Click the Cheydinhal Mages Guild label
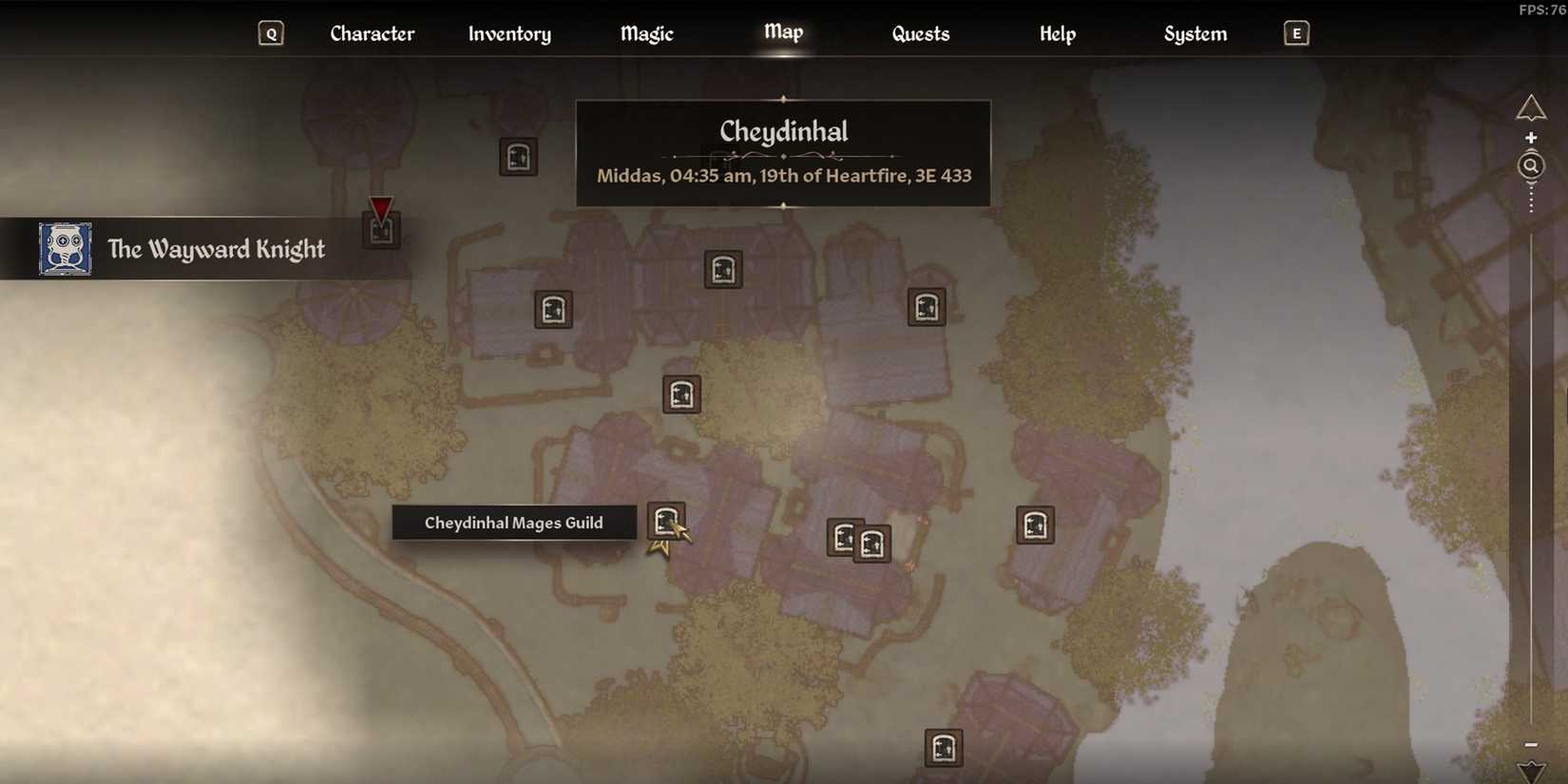 pos(514,522)
